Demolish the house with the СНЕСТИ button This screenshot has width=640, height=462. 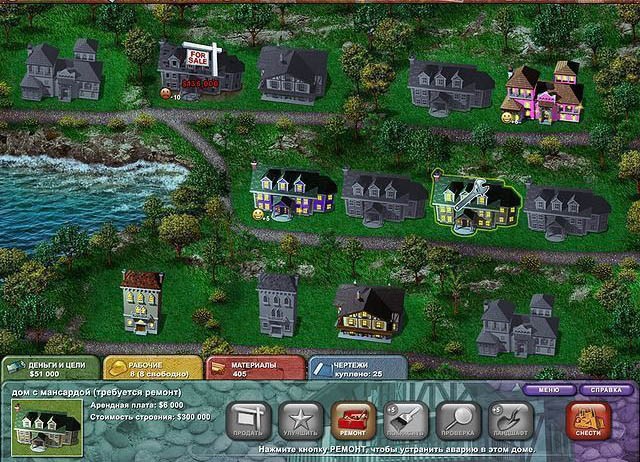click(x=588, y=421)
